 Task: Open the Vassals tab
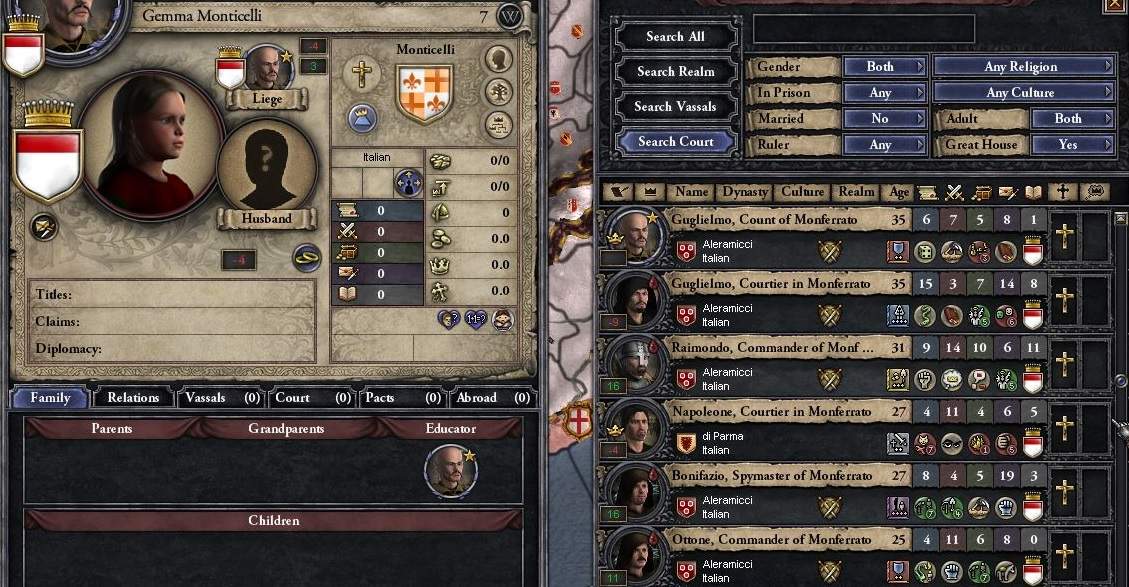(222, 398)
